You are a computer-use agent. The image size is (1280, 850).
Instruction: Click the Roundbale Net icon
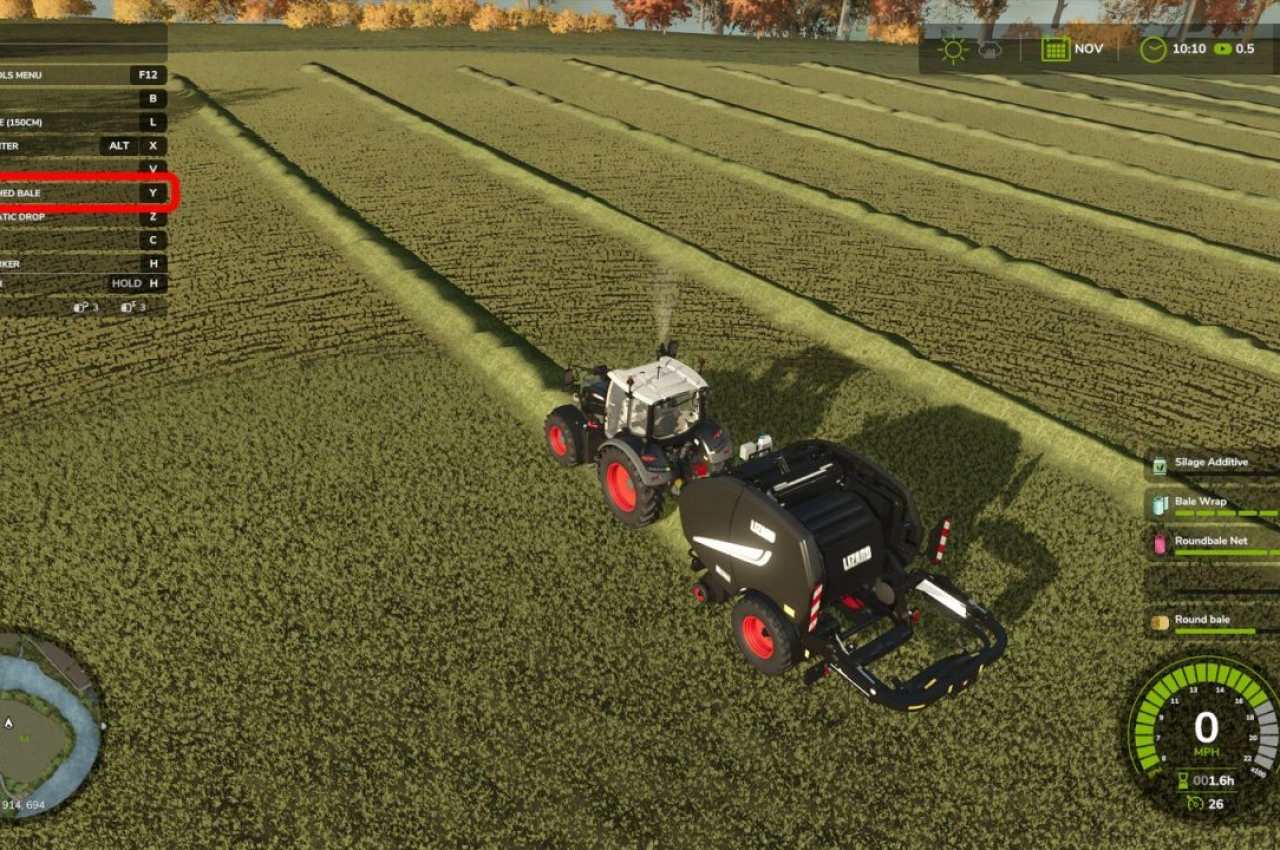1160,544
